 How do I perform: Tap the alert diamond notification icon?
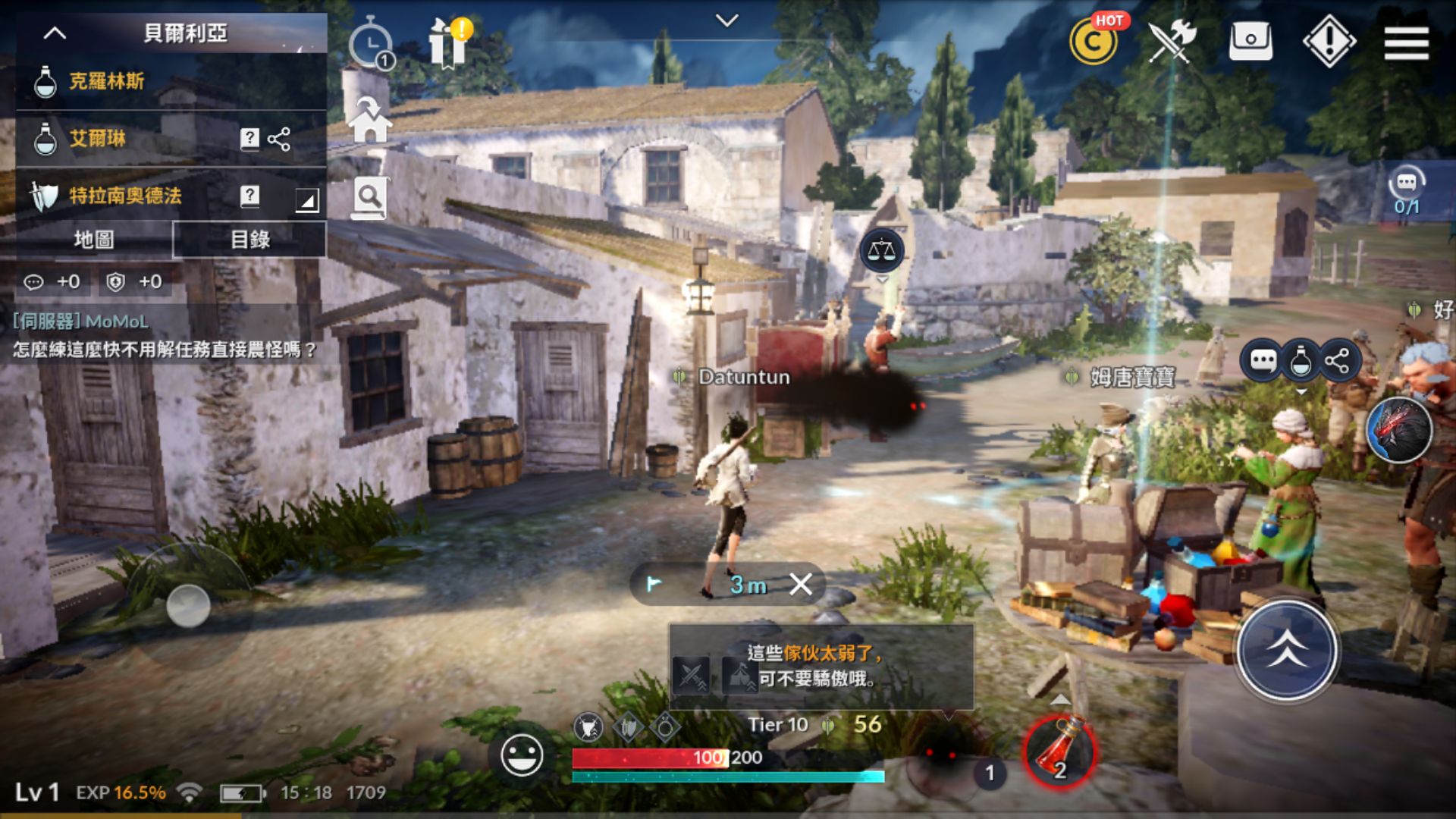point(1329,43)
